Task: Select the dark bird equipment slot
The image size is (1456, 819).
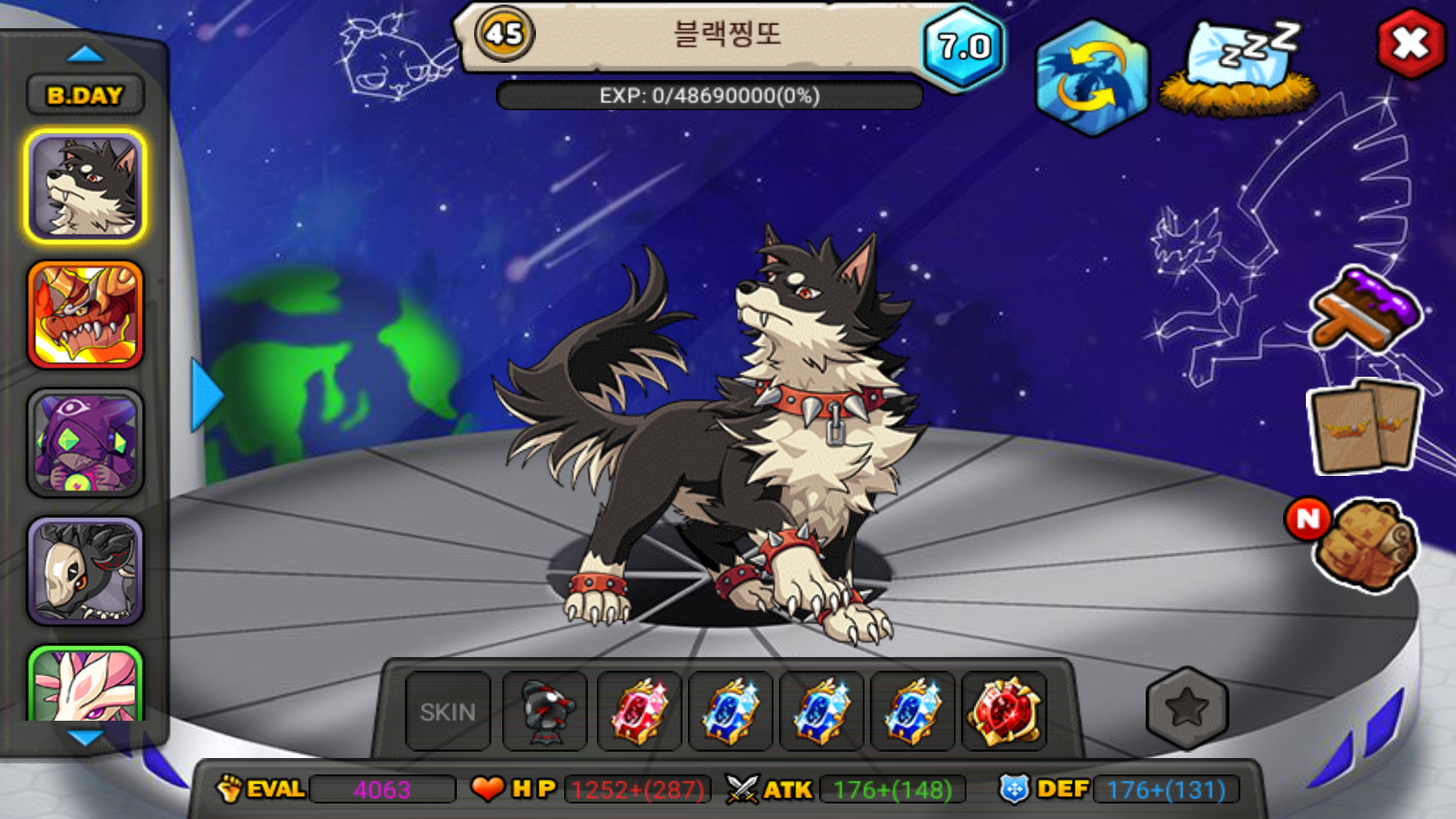Action: tap(545, 712)
